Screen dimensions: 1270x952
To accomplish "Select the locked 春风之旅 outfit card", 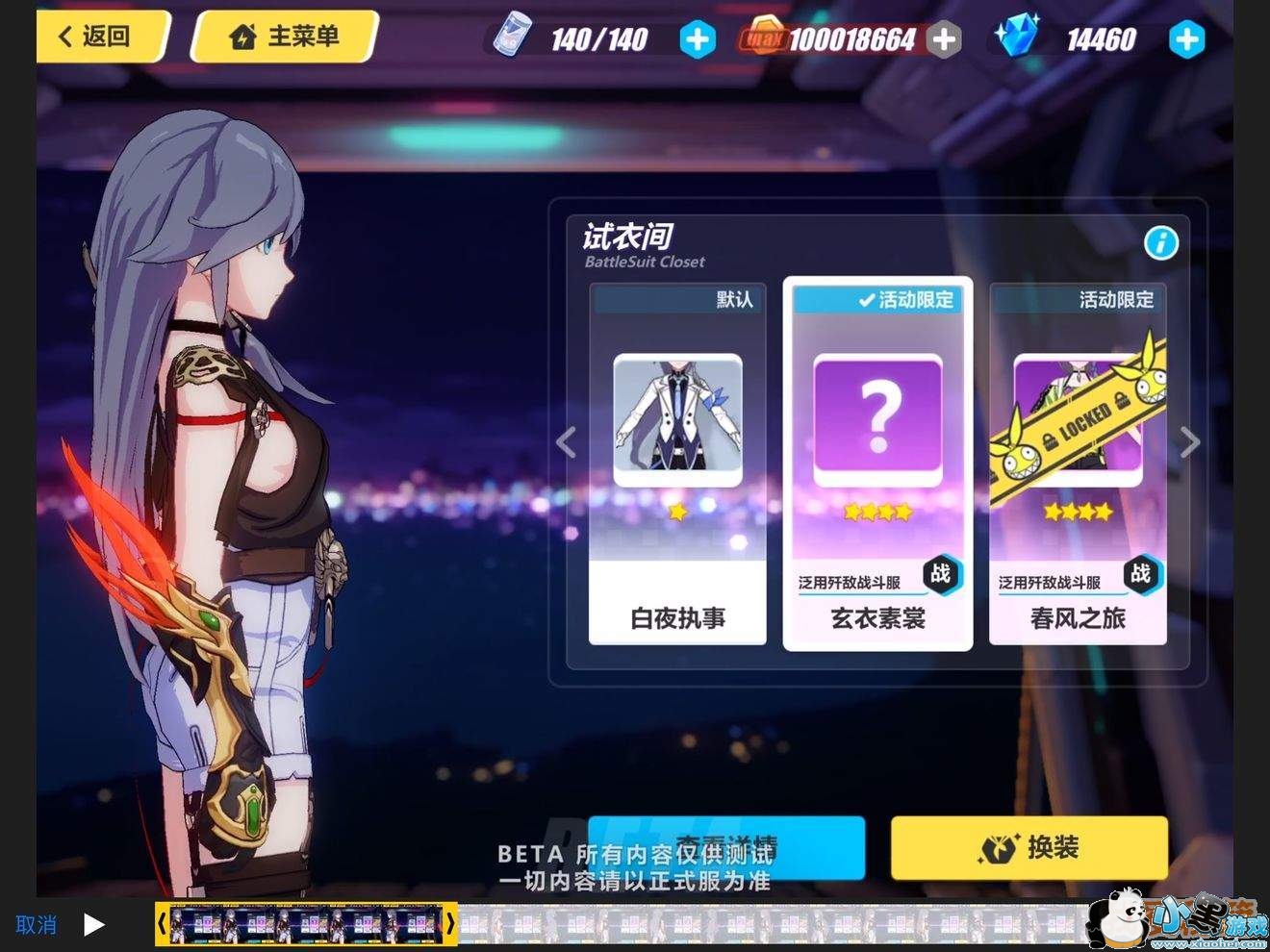I will click(x=1078, y=463).
